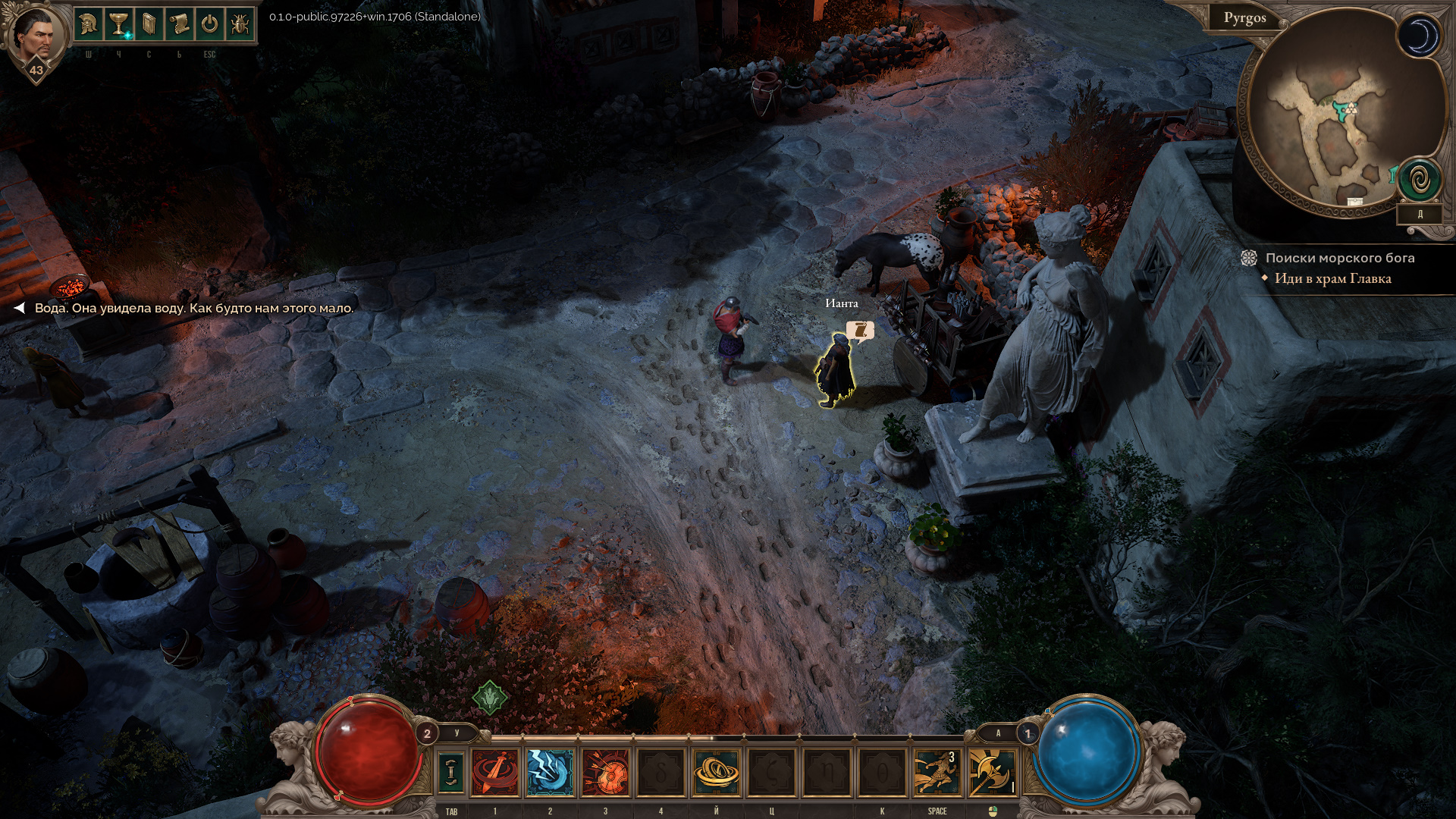This screenshot has height=819, width=1456.
Task: Open game menu via power icon
Action: click(x=210, y=24)
